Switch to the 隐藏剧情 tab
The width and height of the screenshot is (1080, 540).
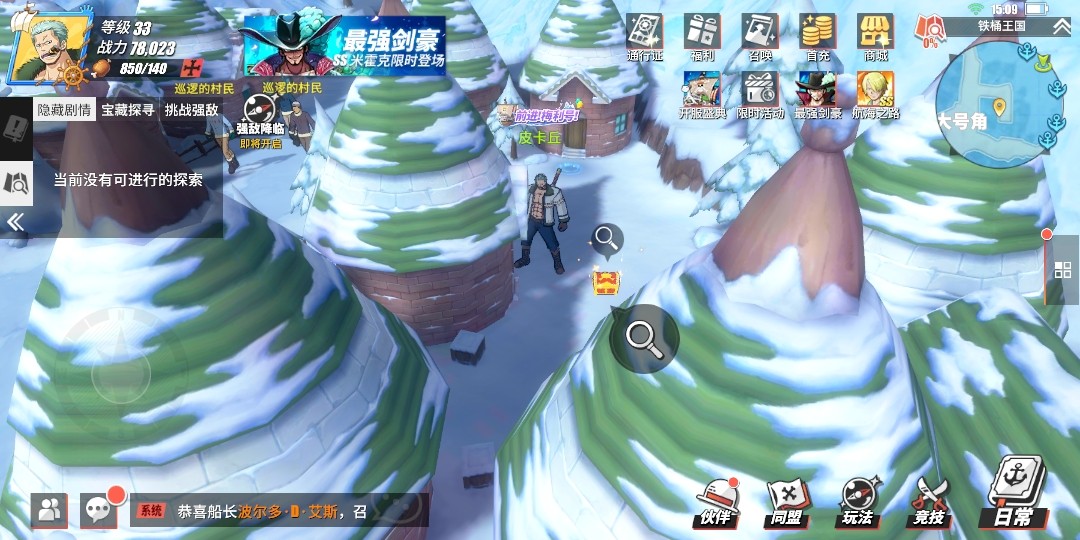64,110
